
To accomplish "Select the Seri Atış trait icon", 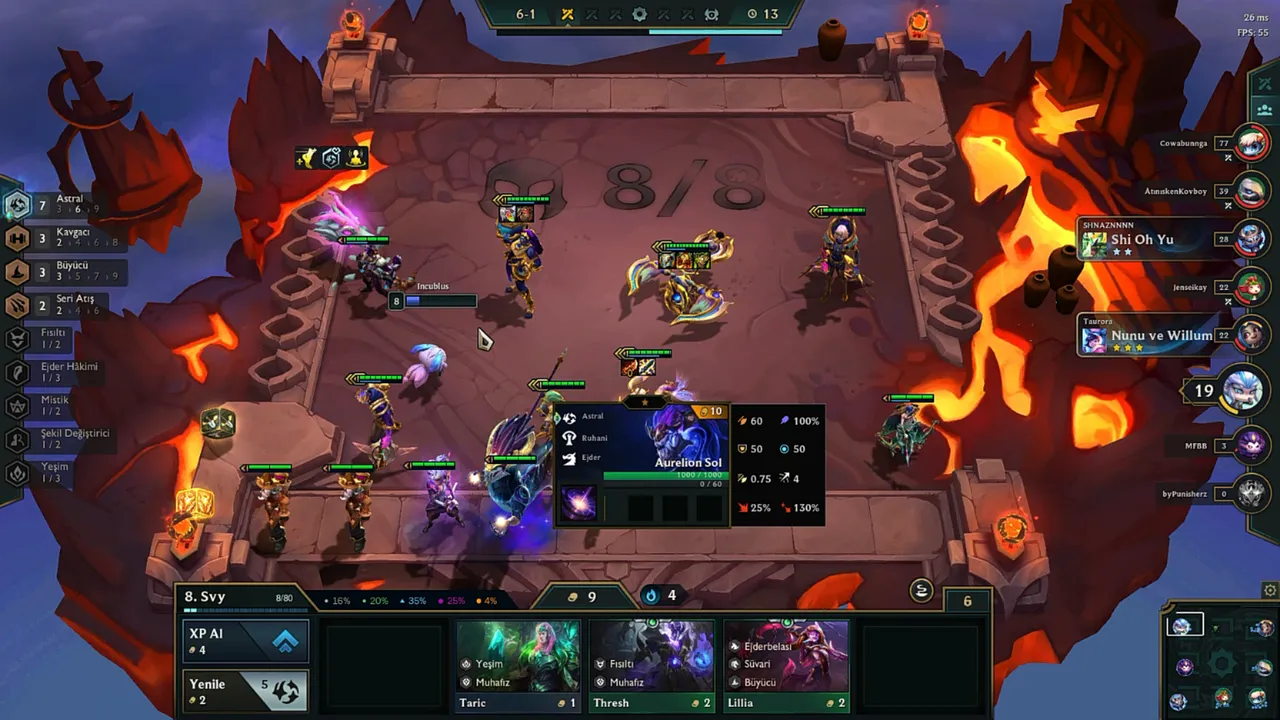I will 16,306.
